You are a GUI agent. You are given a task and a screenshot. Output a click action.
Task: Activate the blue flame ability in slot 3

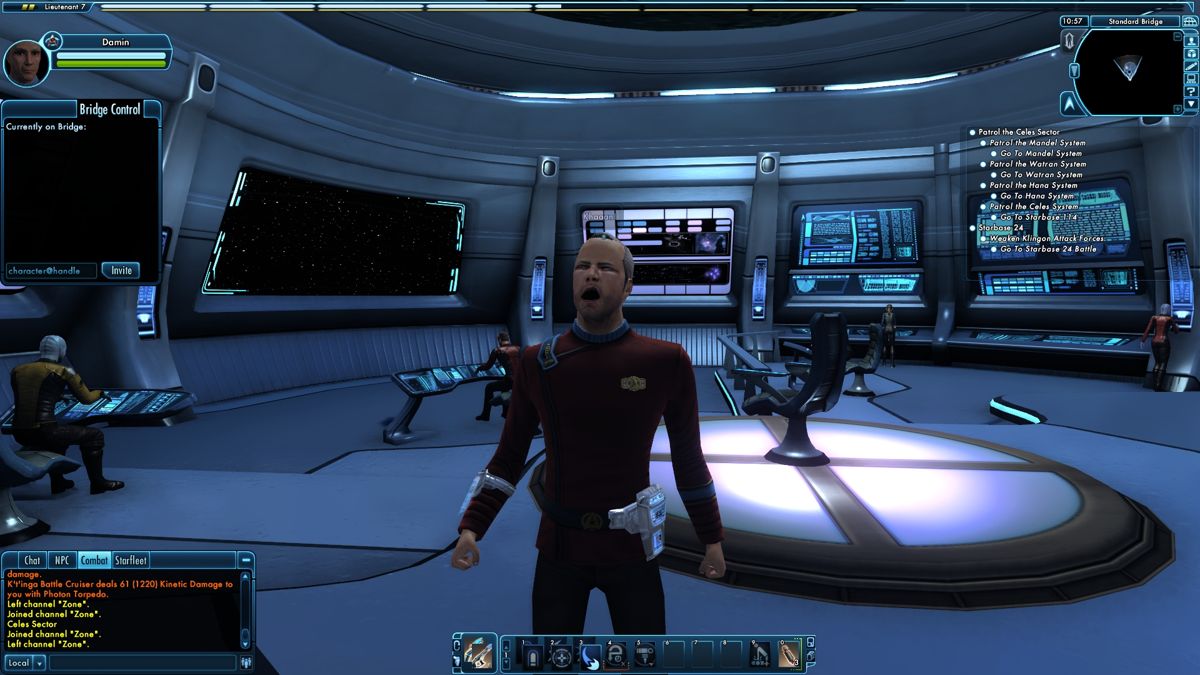click(x=589, y=655)
